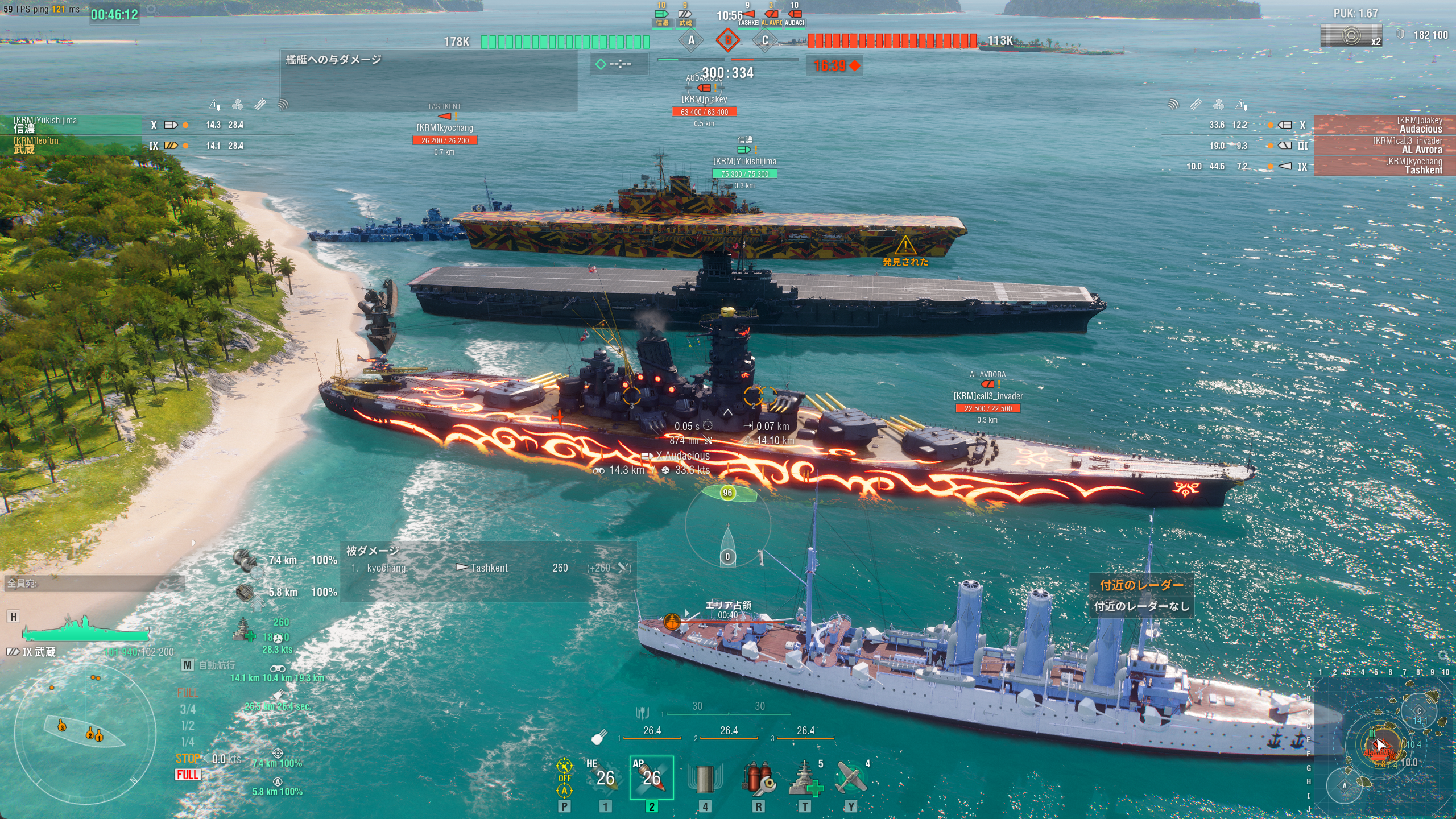Open the minimap settings gear
The image size is (1456, 819).
1443,656
